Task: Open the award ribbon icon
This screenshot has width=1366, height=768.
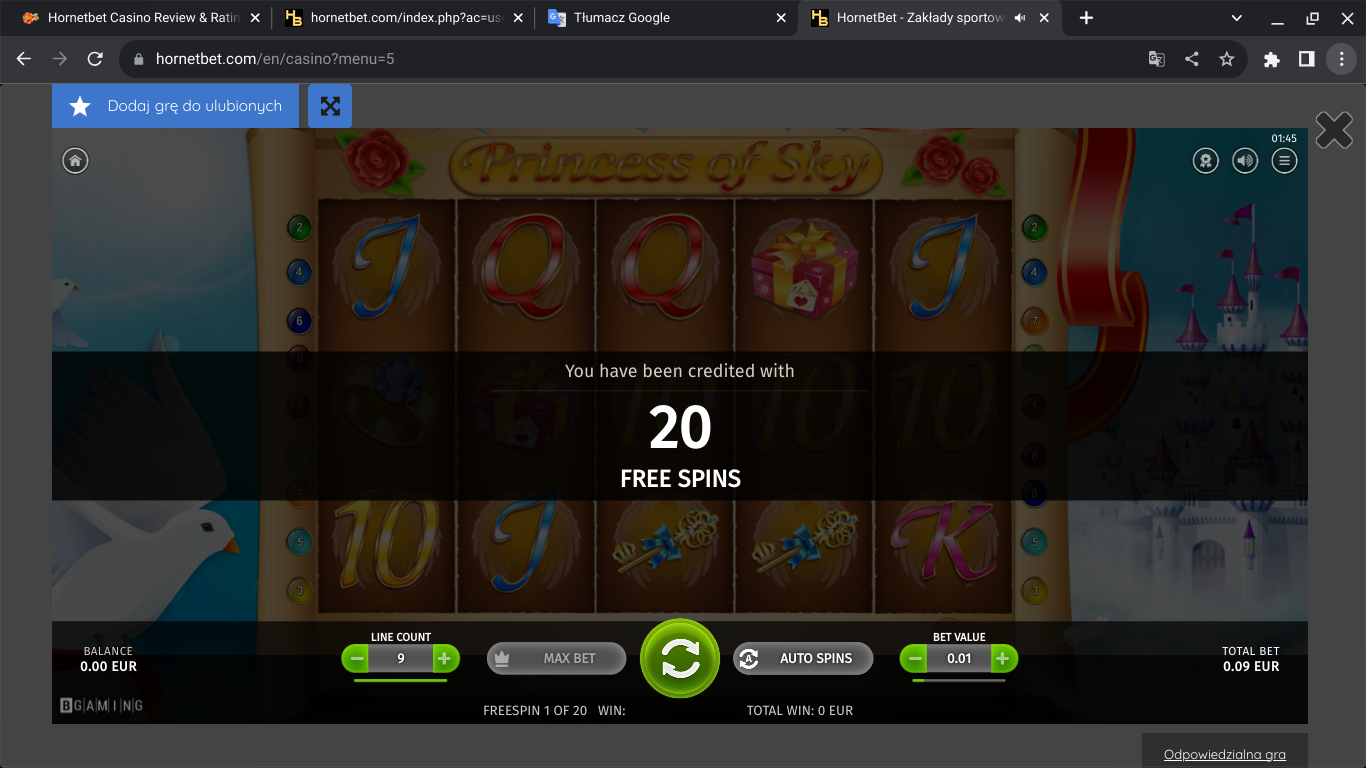Action: pyautogui.click(x=1206, y=160)
